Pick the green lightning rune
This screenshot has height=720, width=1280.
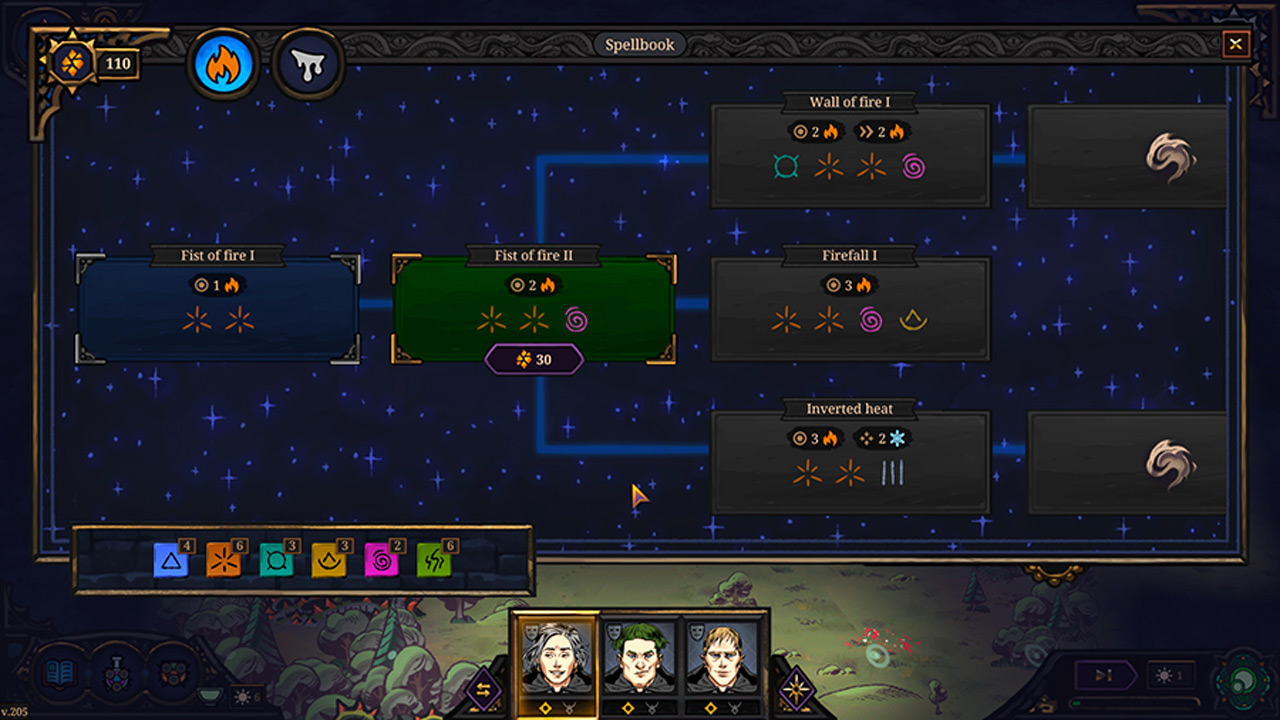click(434, 561)
